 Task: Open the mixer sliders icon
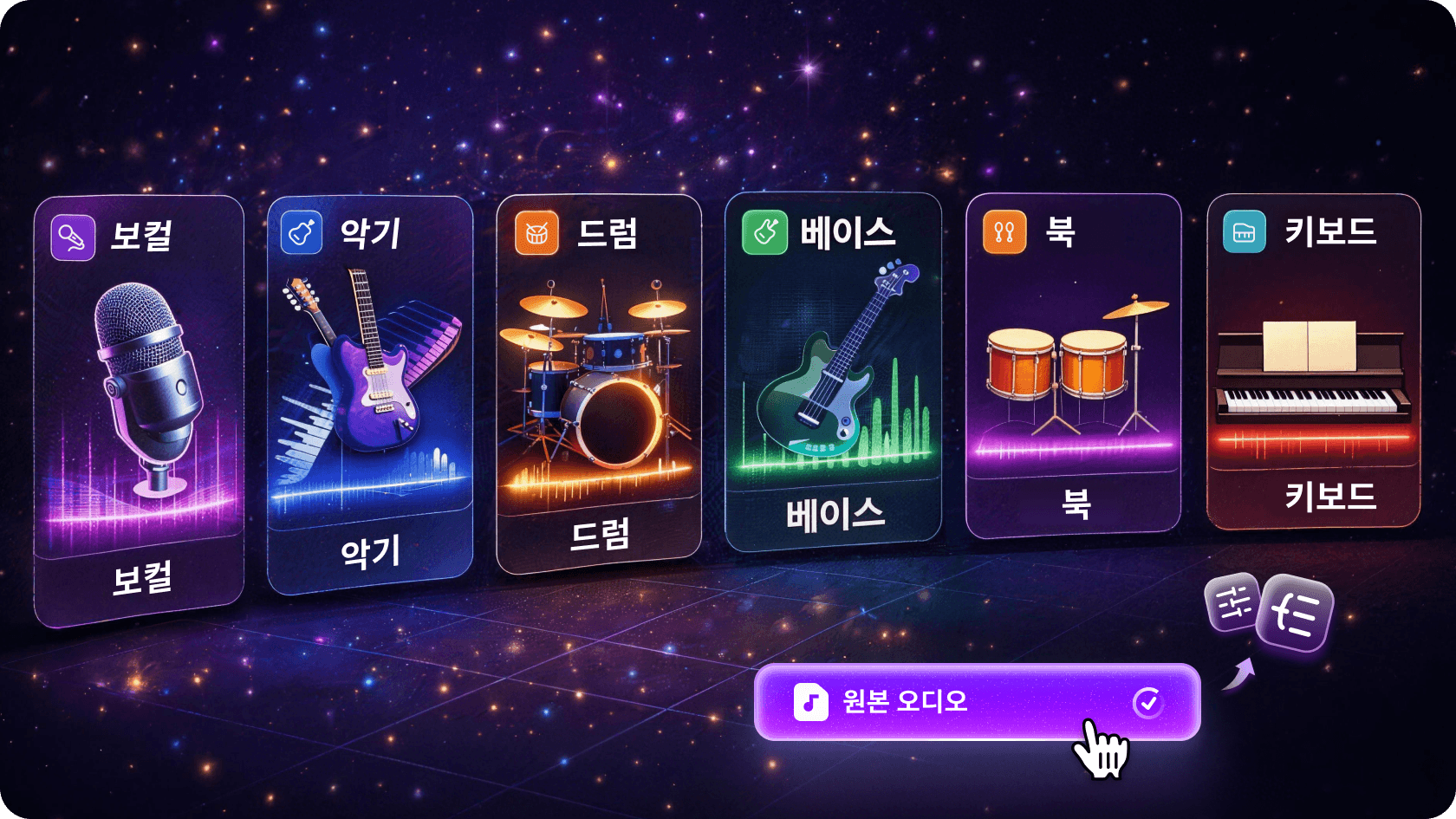point(1232,602)
